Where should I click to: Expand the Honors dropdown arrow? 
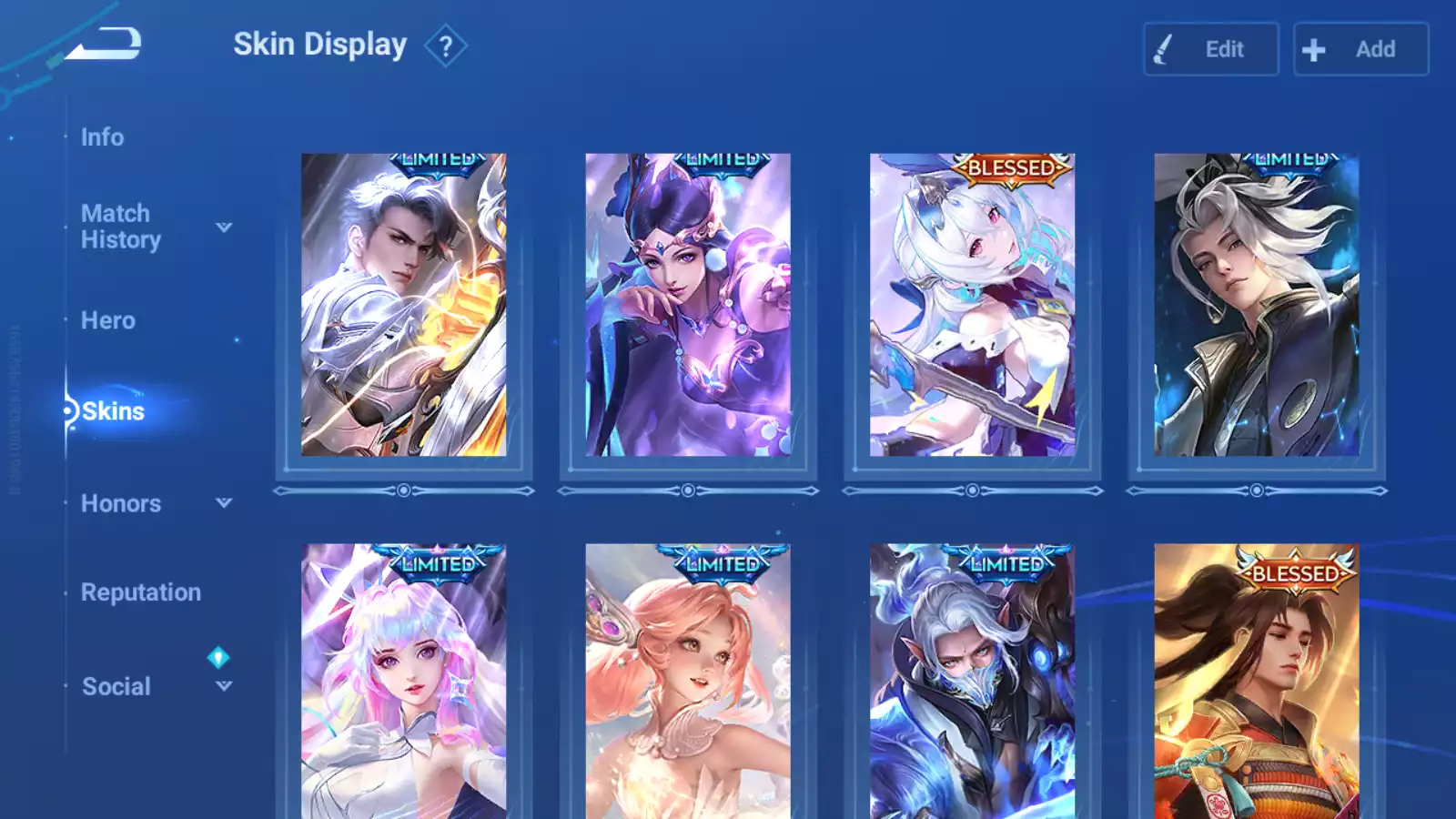[x=224, y=502]
